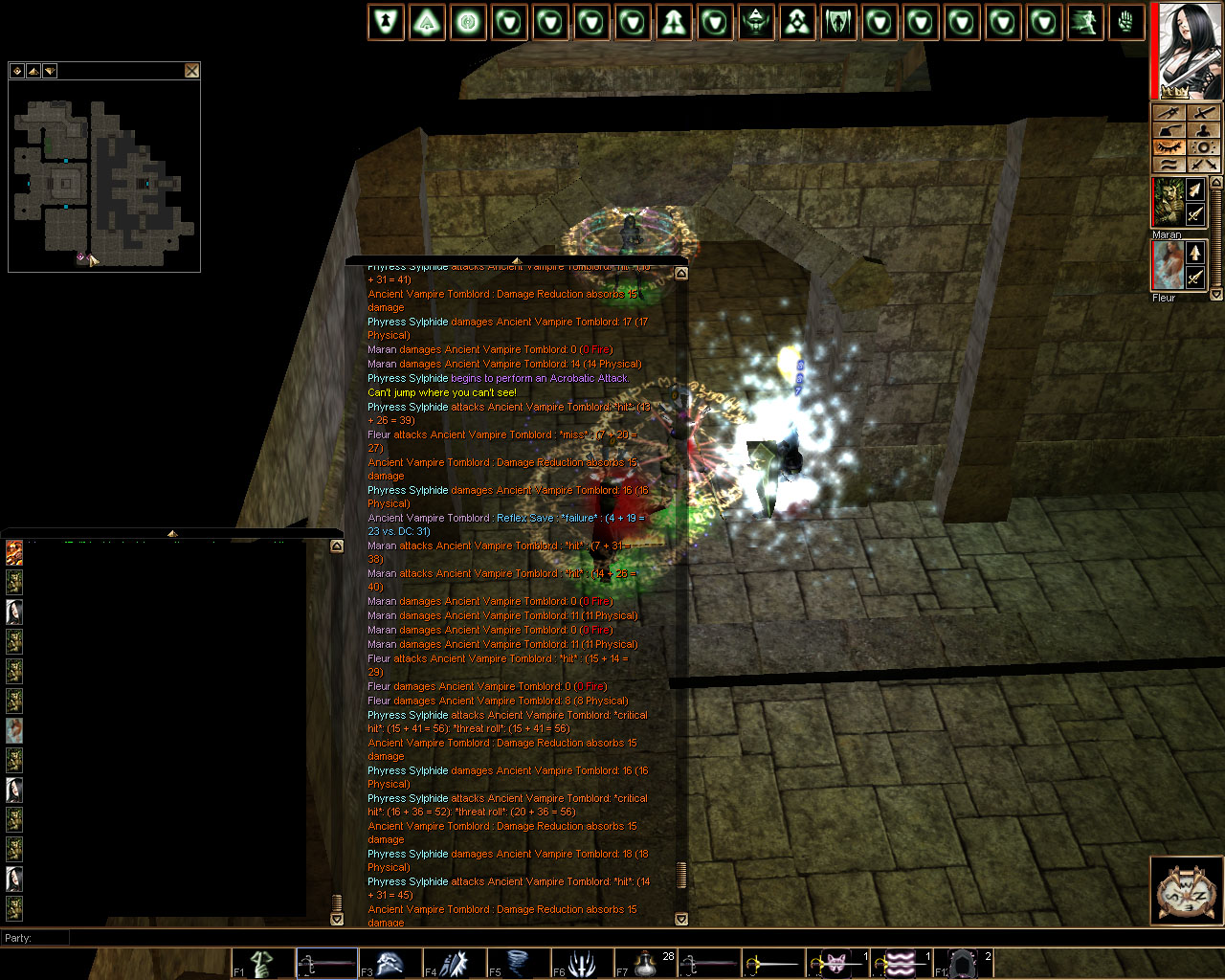The height and width of the screenshot is (980, 1225).
Task: Click Maran's red health bar
Action: pyautogui.click(x=1152, y=202)
